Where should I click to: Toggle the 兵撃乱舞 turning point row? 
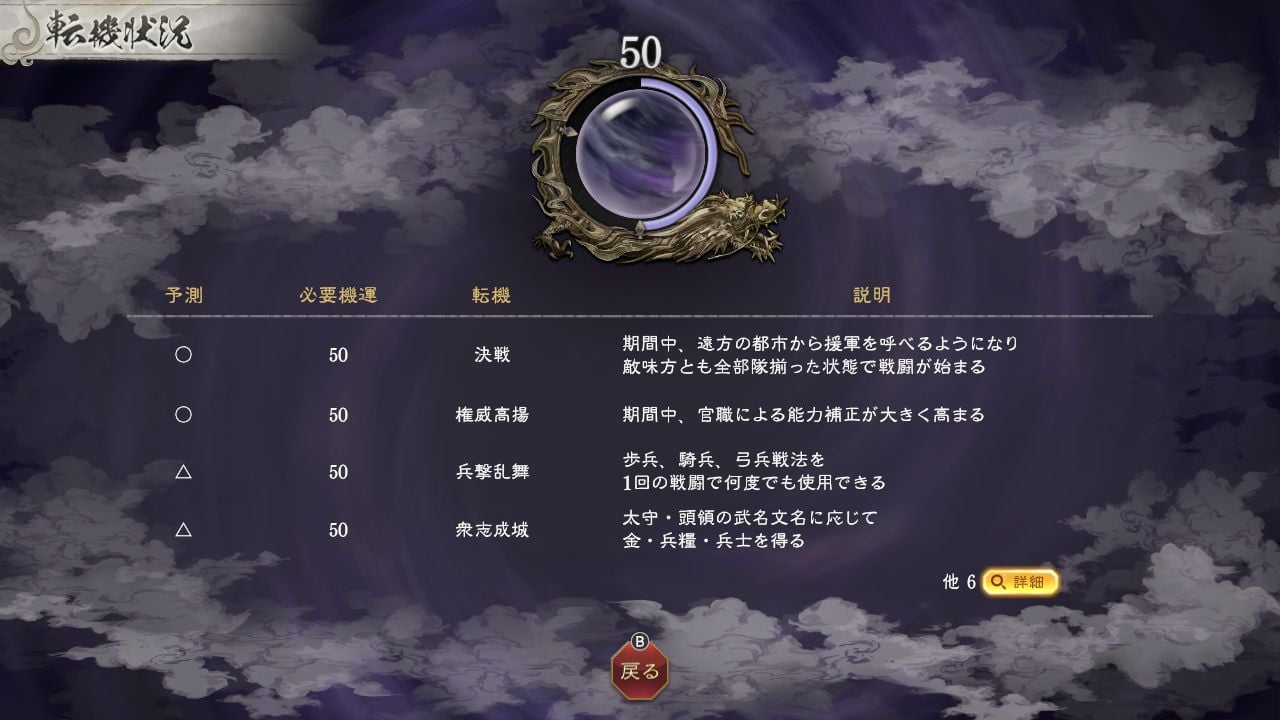[490, 472]
